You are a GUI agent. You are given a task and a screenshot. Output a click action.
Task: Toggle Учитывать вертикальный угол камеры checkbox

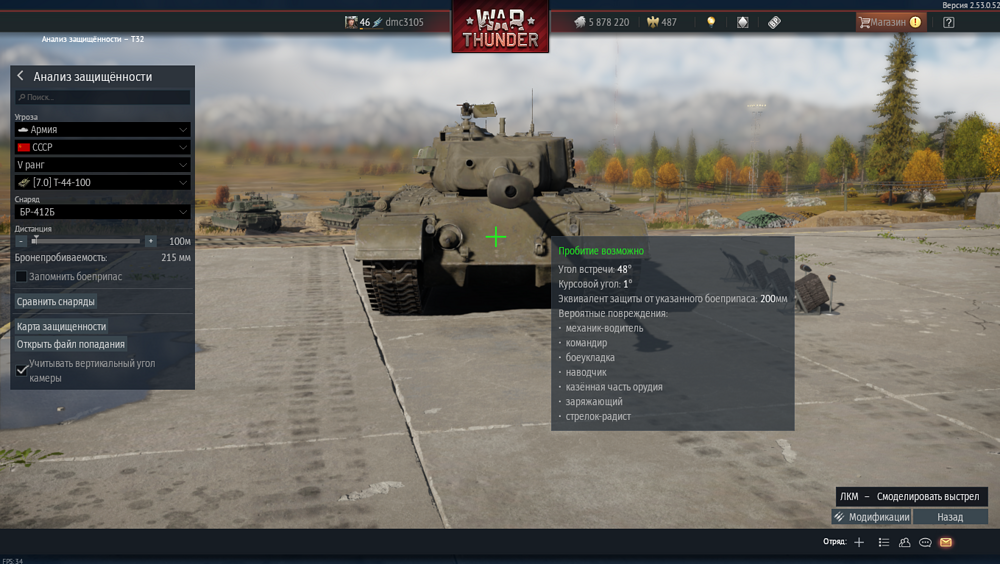pos(22,370)
